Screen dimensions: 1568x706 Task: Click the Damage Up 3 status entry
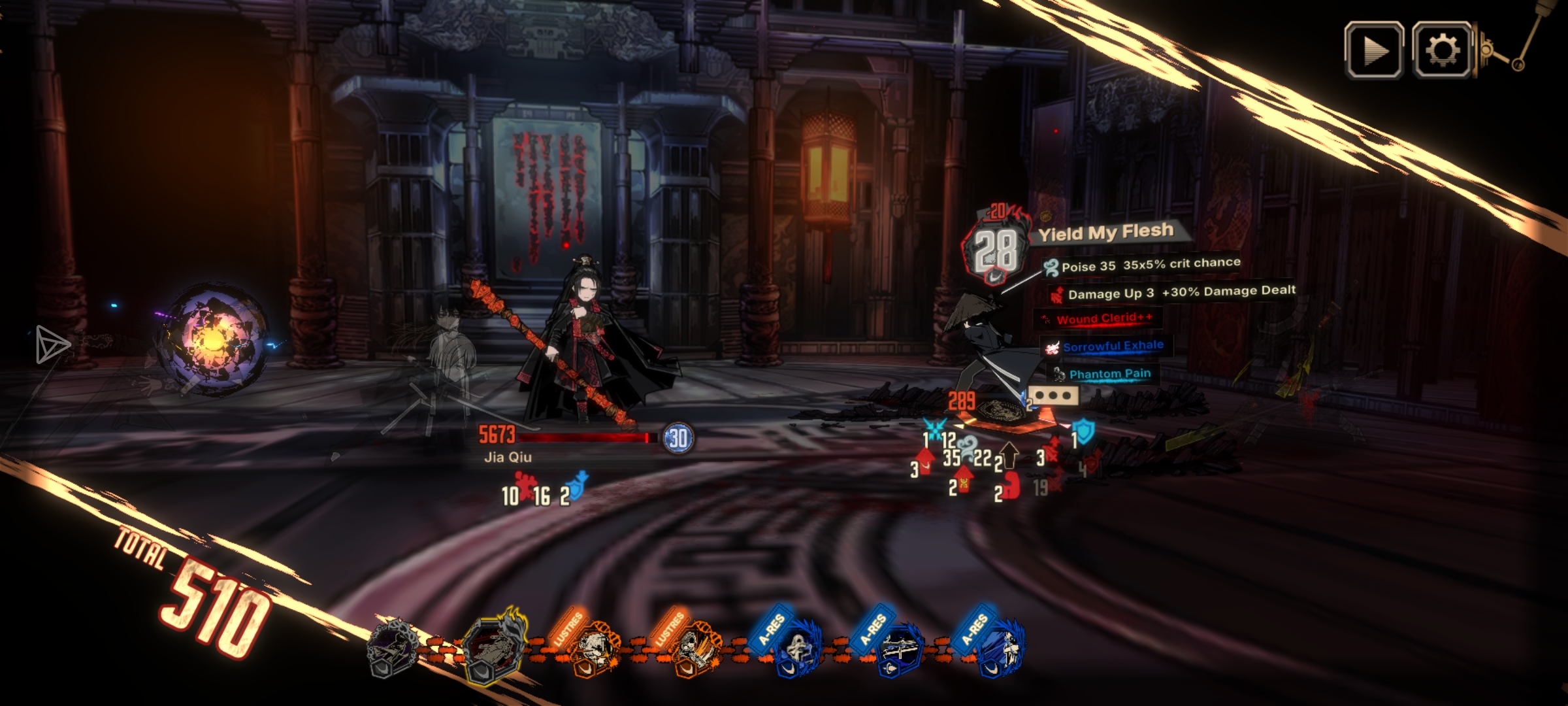pos(1173,293)
